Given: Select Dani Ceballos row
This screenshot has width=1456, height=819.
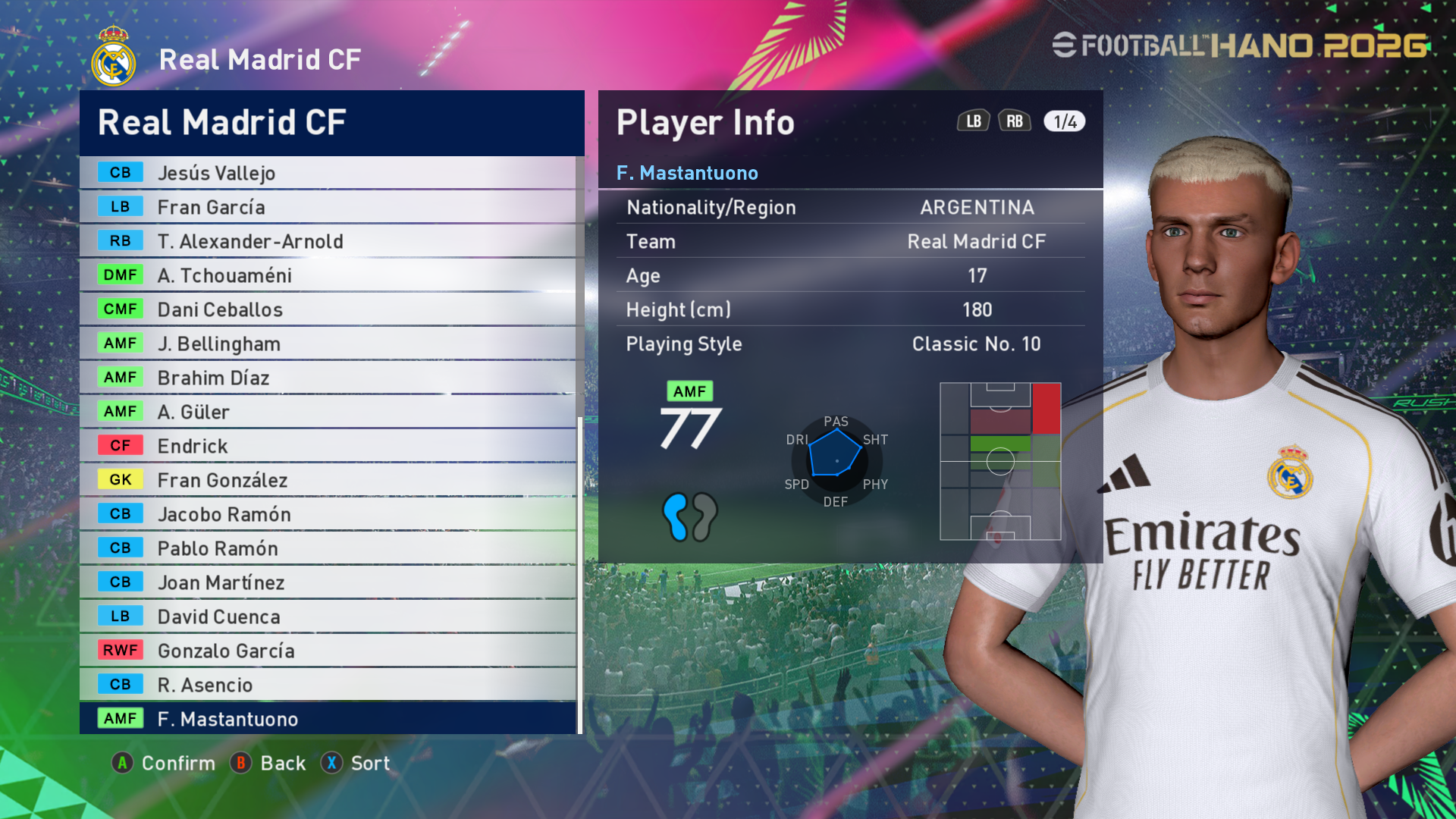Looking at the screenshot, I should coord(328,309).
